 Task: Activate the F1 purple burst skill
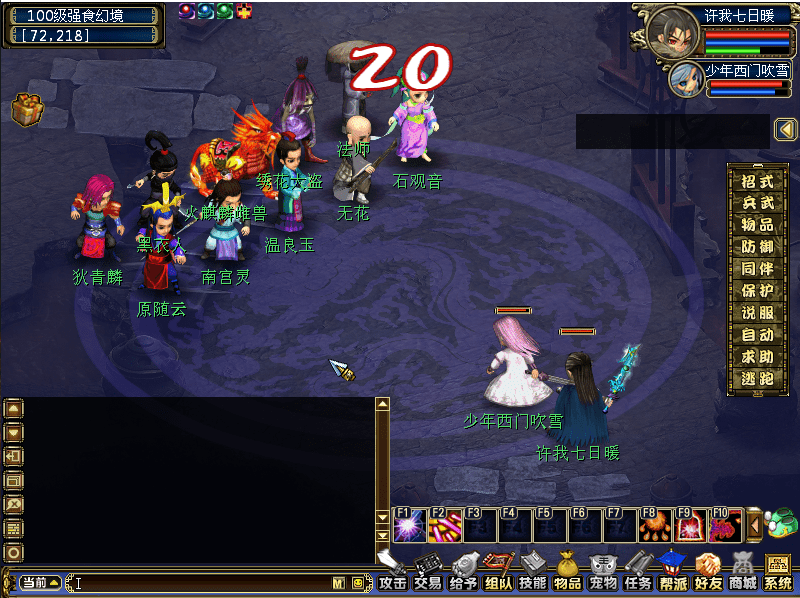coord(408,524)
